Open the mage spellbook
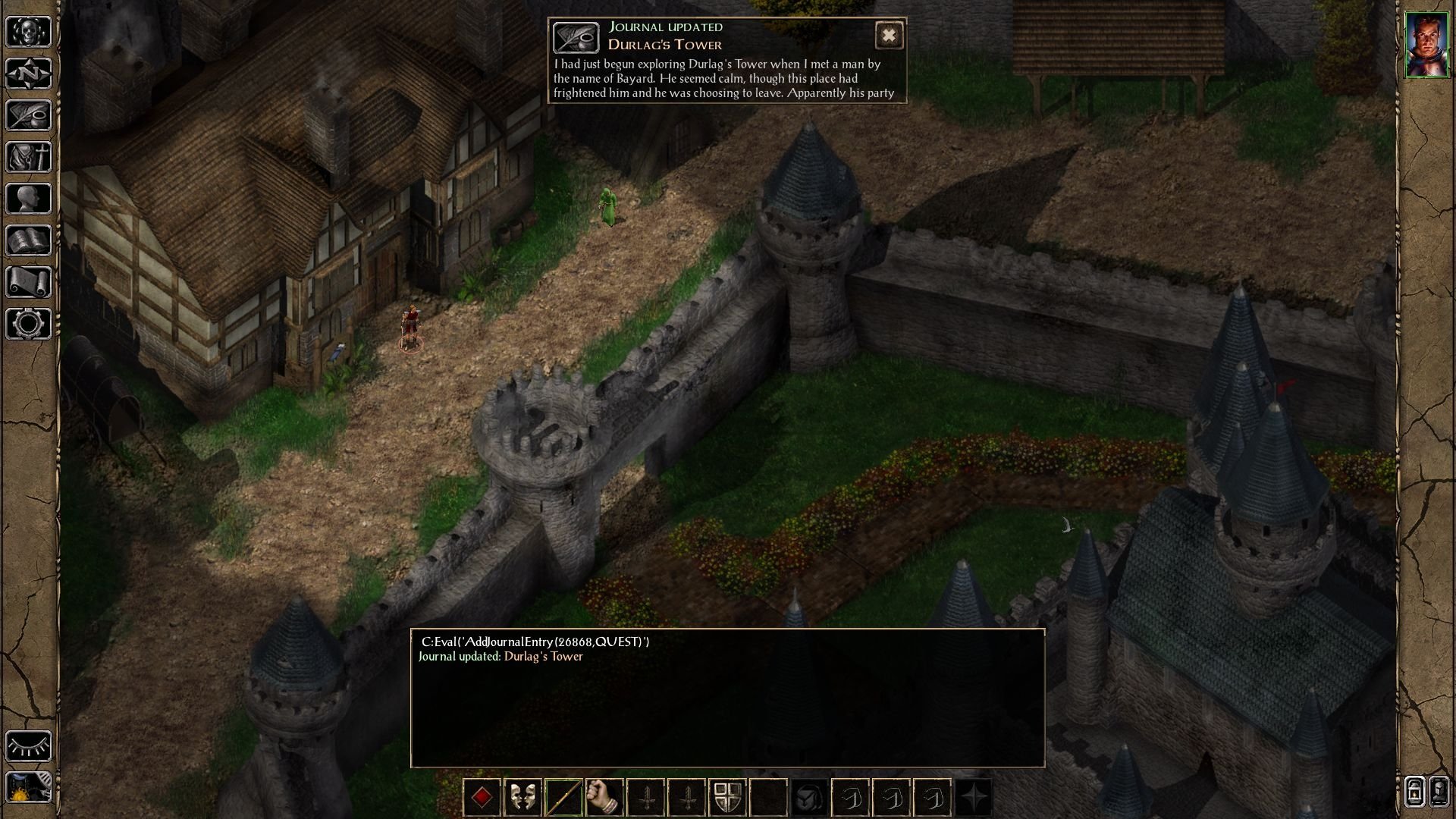 [x=29, y=240]
